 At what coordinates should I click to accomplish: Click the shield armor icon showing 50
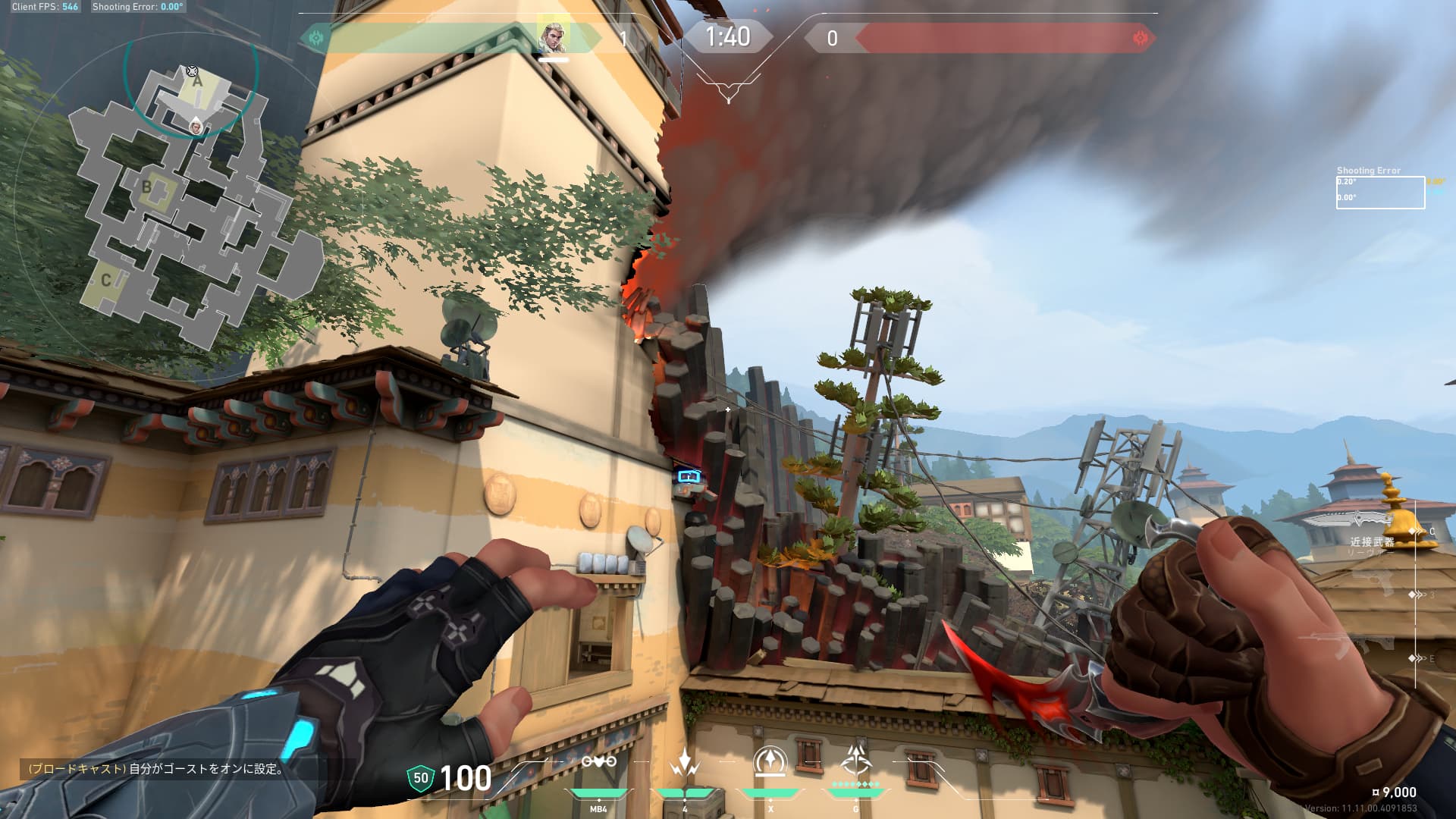point(420,779)
